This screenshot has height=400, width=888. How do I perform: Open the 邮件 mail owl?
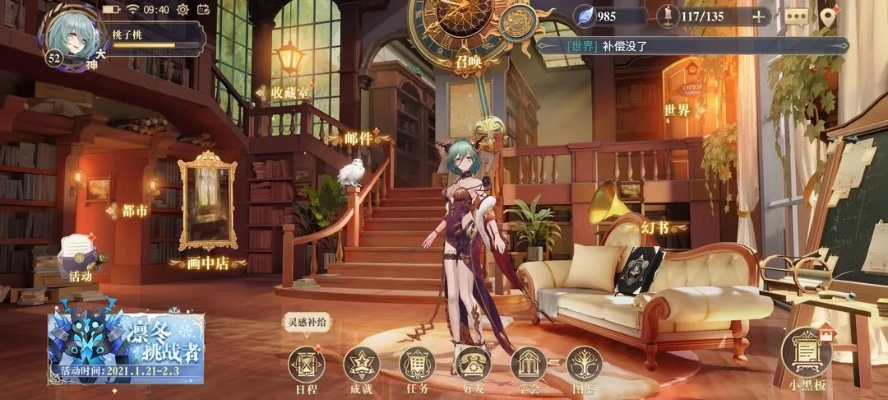[351, 173]
